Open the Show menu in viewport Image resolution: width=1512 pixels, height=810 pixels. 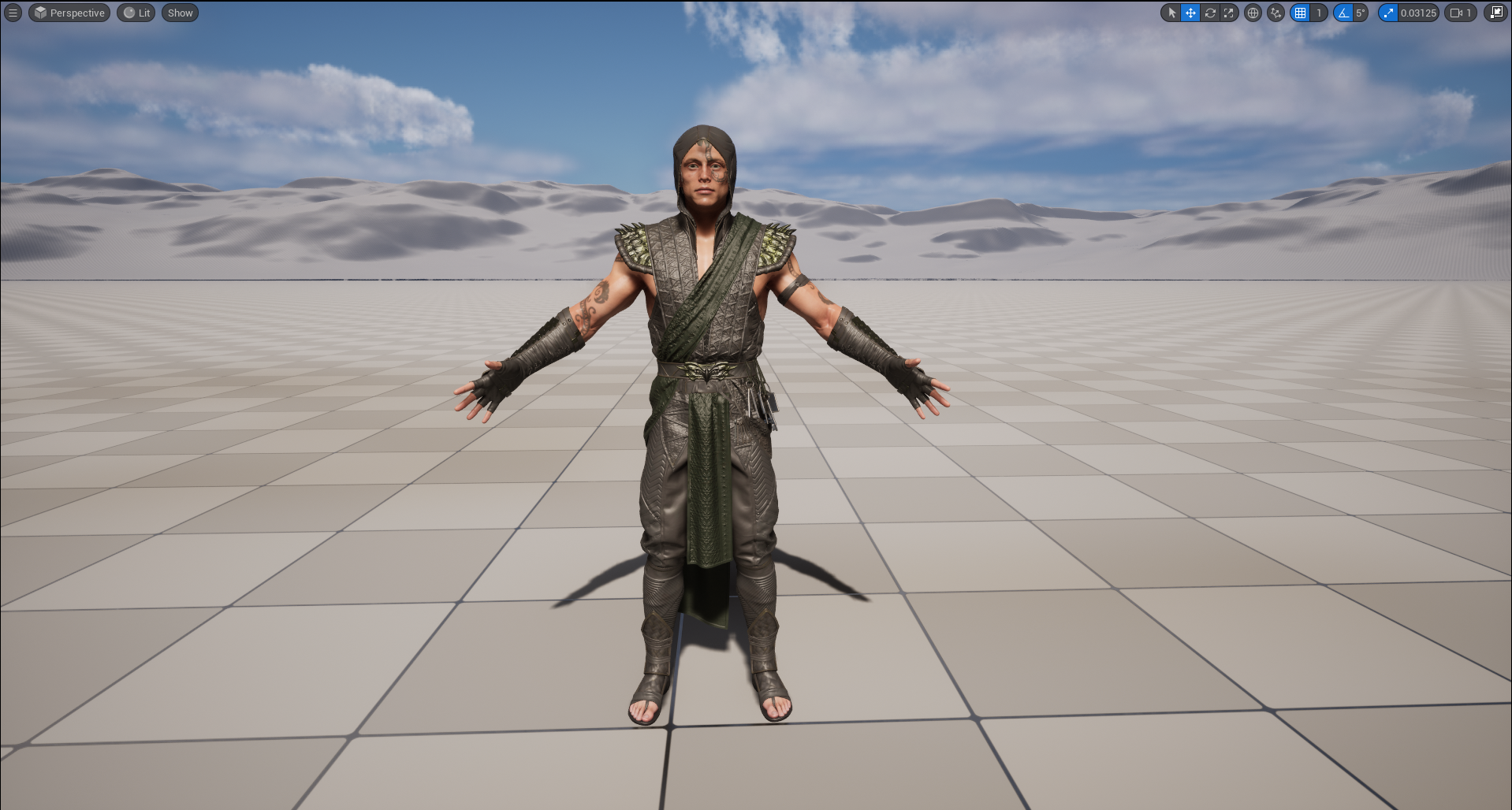tap(180, 13)
